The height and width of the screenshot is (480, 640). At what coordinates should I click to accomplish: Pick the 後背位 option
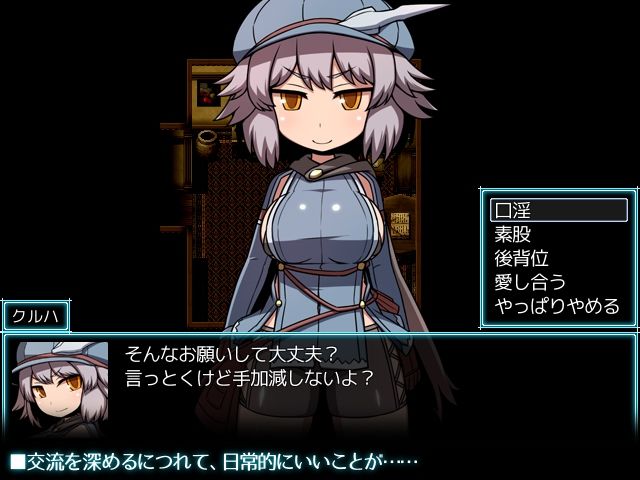tap(558, 258)
